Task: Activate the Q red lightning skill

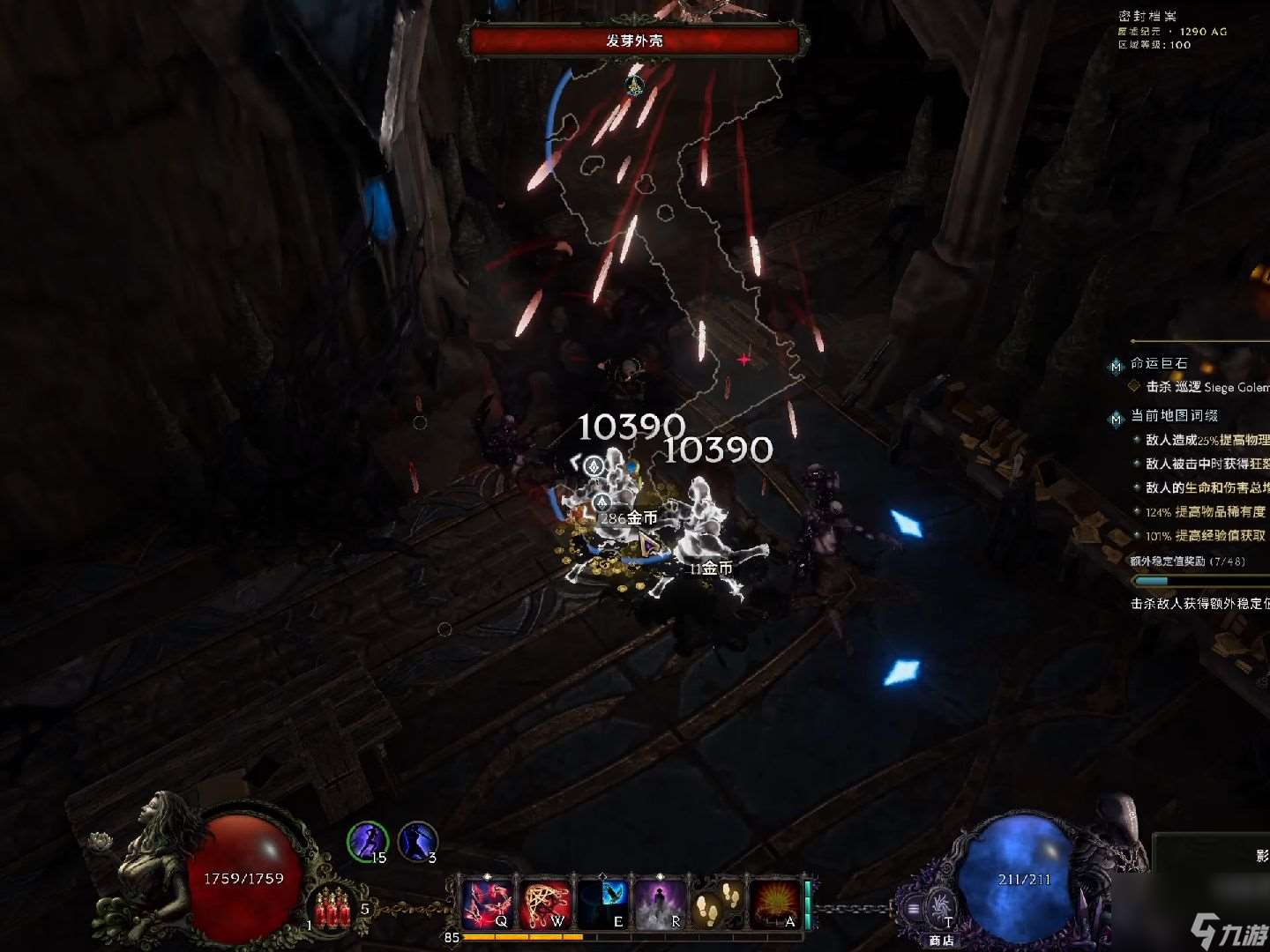Action: (488, 904)
